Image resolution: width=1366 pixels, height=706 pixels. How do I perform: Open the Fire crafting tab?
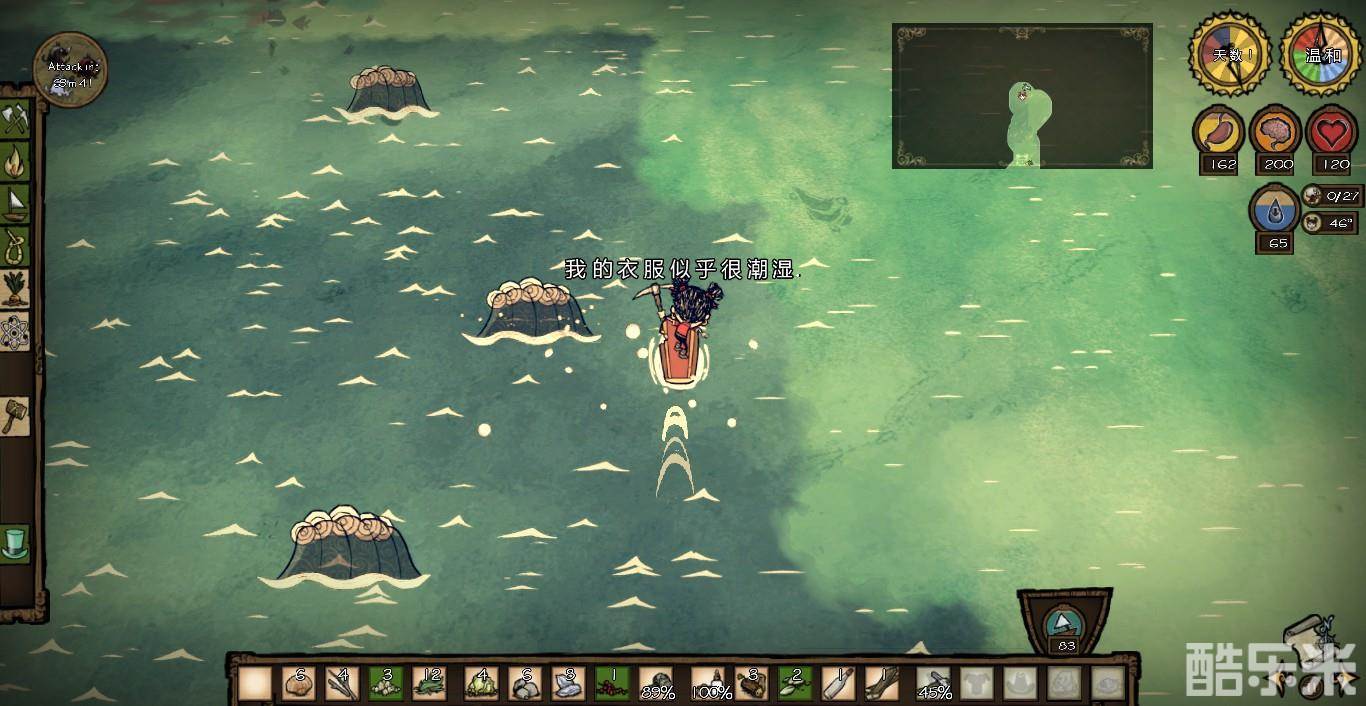(x=15, y=161)
